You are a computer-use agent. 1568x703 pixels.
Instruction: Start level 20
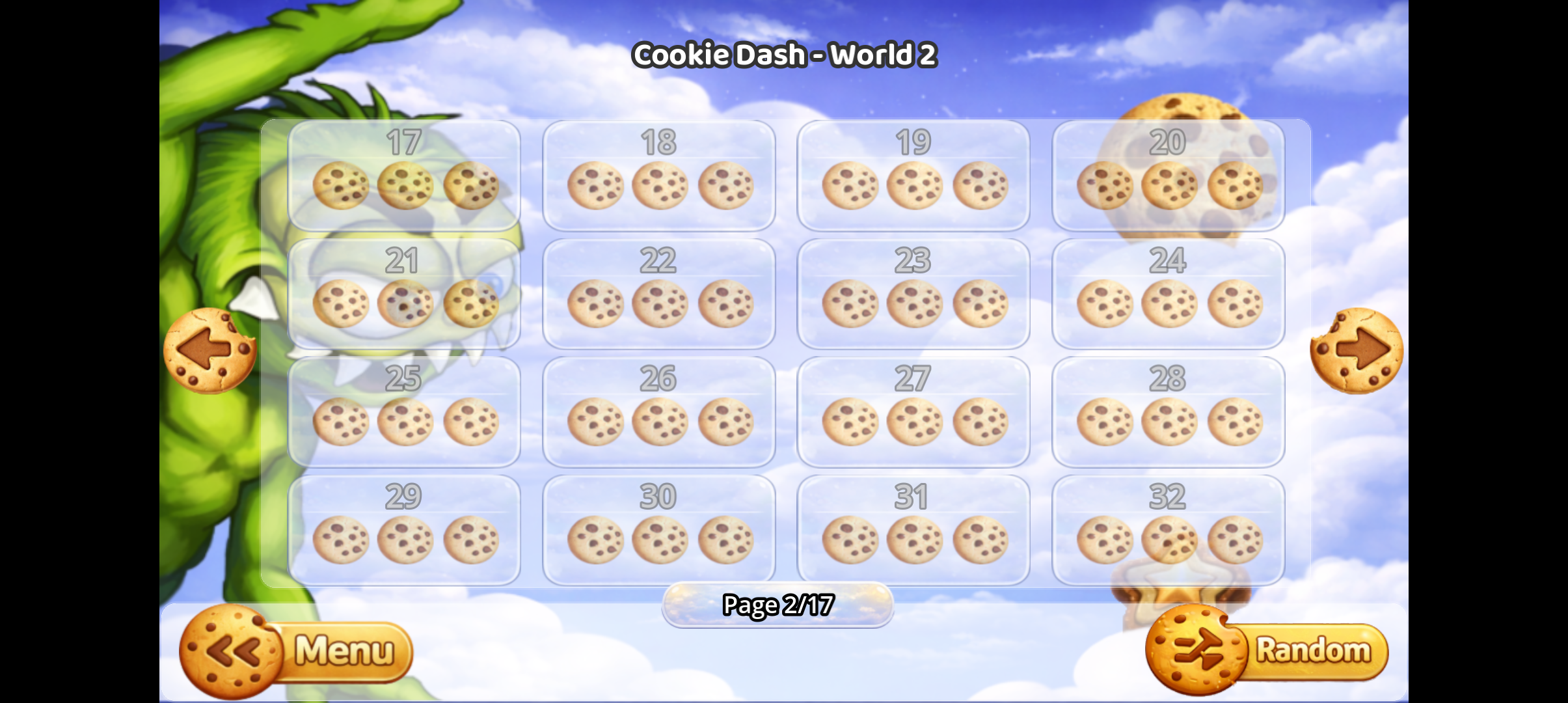[x=1168, y=176]
